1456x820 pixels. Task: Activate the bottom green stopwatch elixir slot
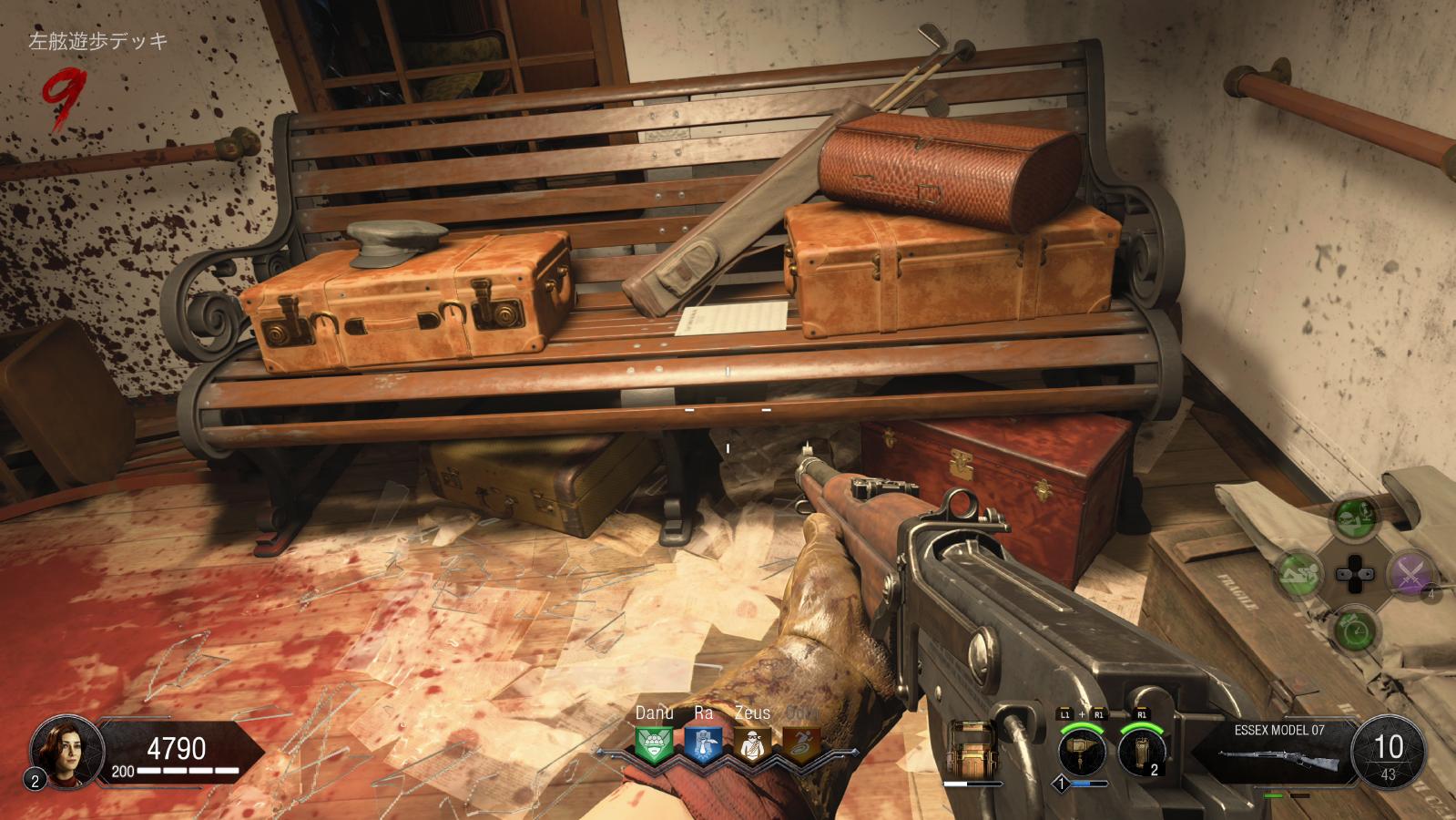(x=1354, y=629)
